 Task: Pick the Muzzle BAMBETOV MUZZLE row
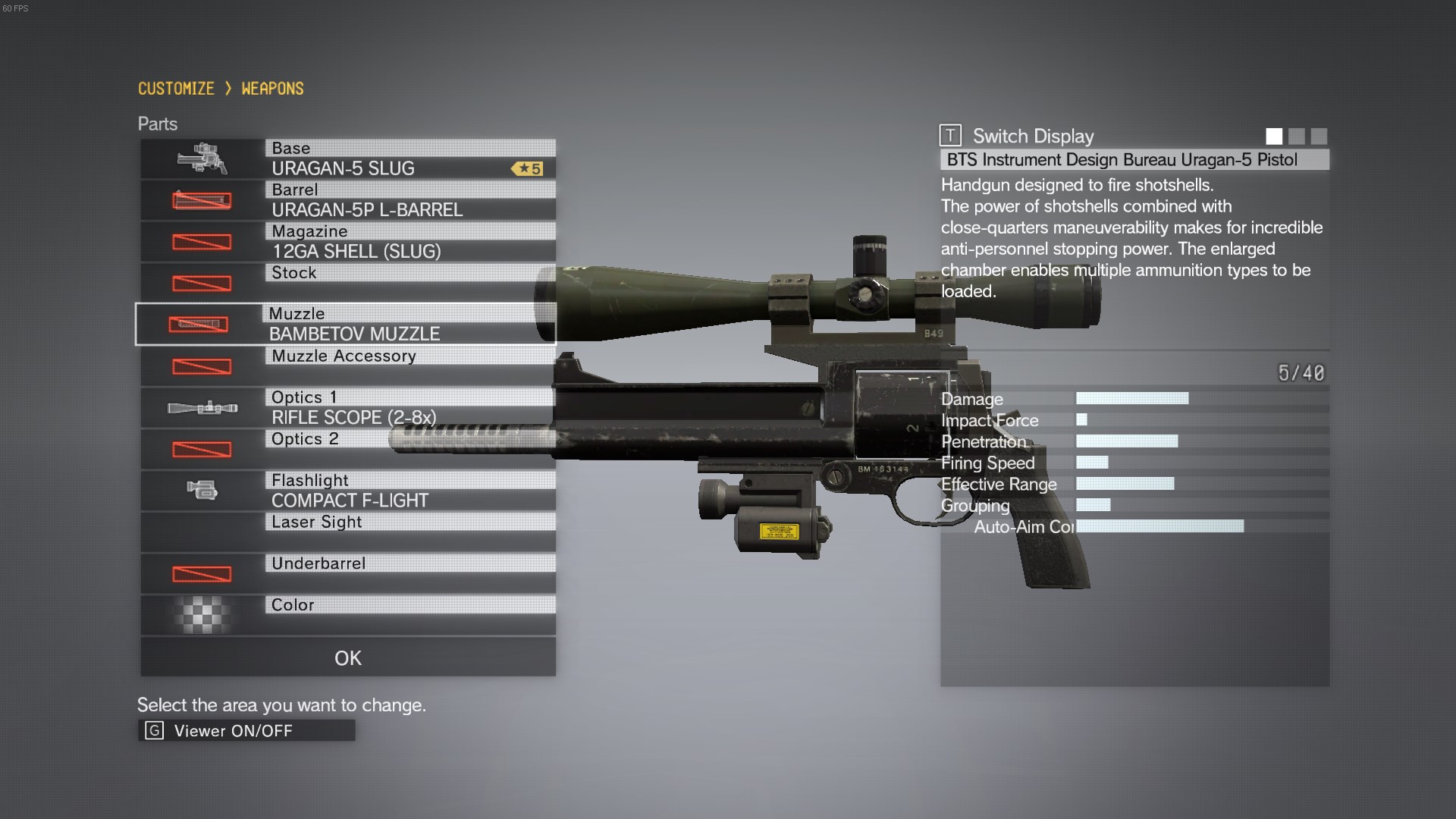point(347,325)
